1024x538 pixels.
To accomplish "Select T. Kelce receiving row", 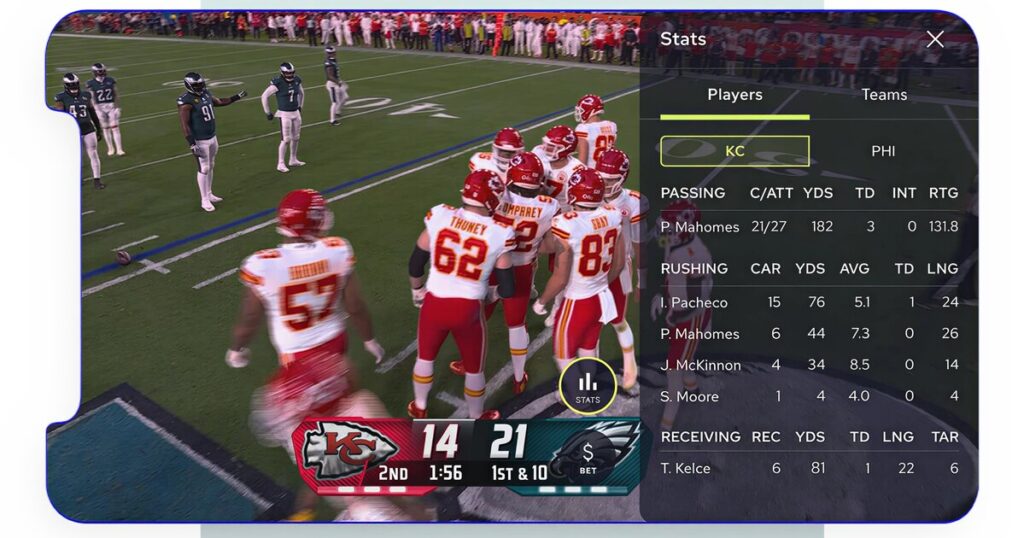I will pos(808,468).
